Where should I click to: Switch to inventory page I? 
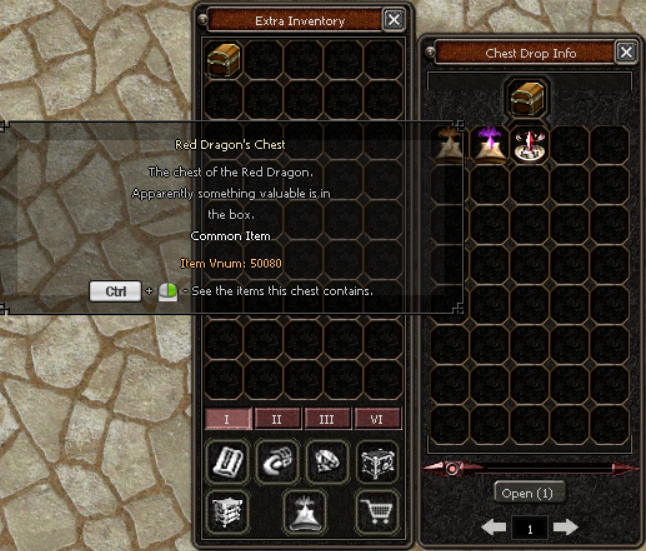[229, 419]
